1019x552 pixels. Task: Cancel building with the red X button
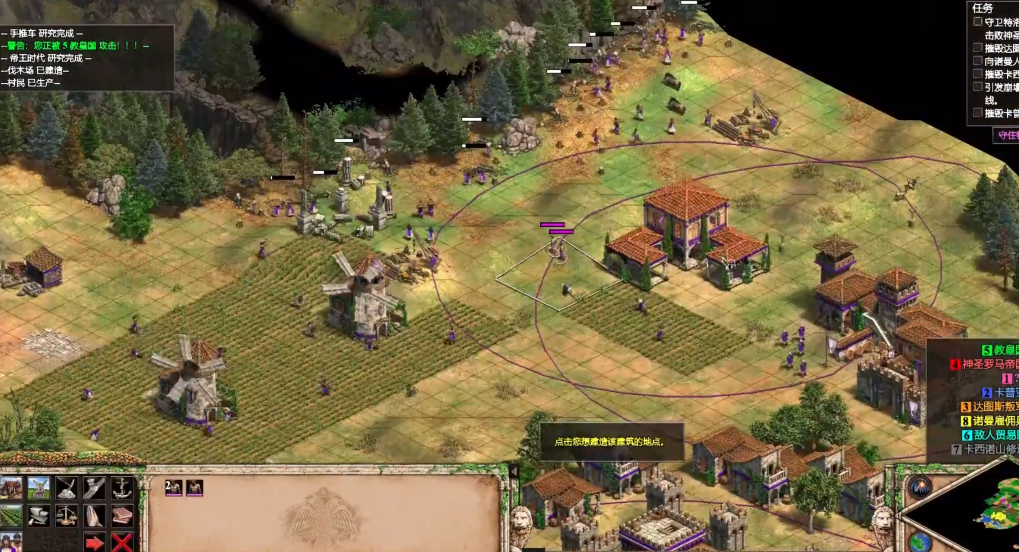[122, 542]
